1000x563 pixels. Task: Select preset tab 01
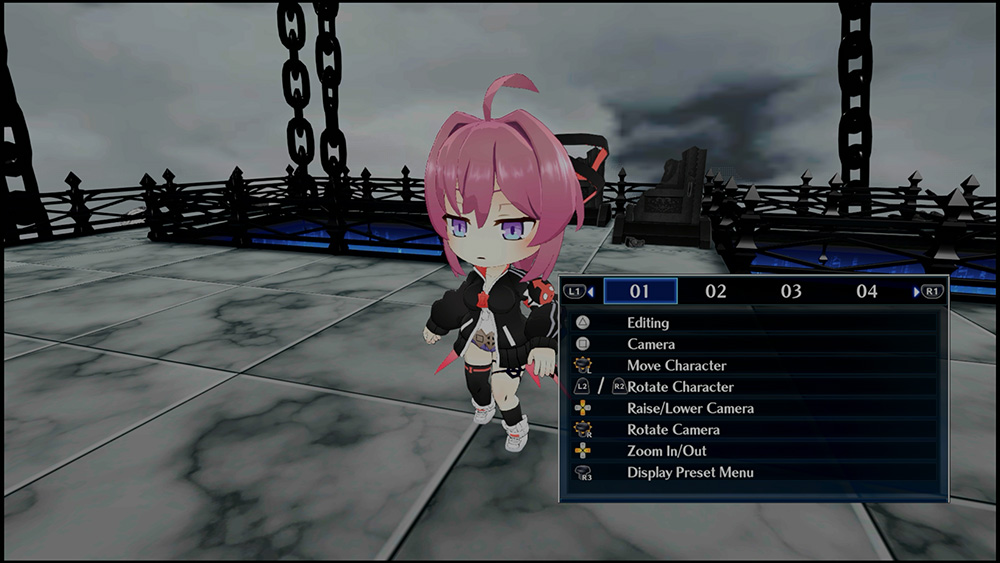640,292
